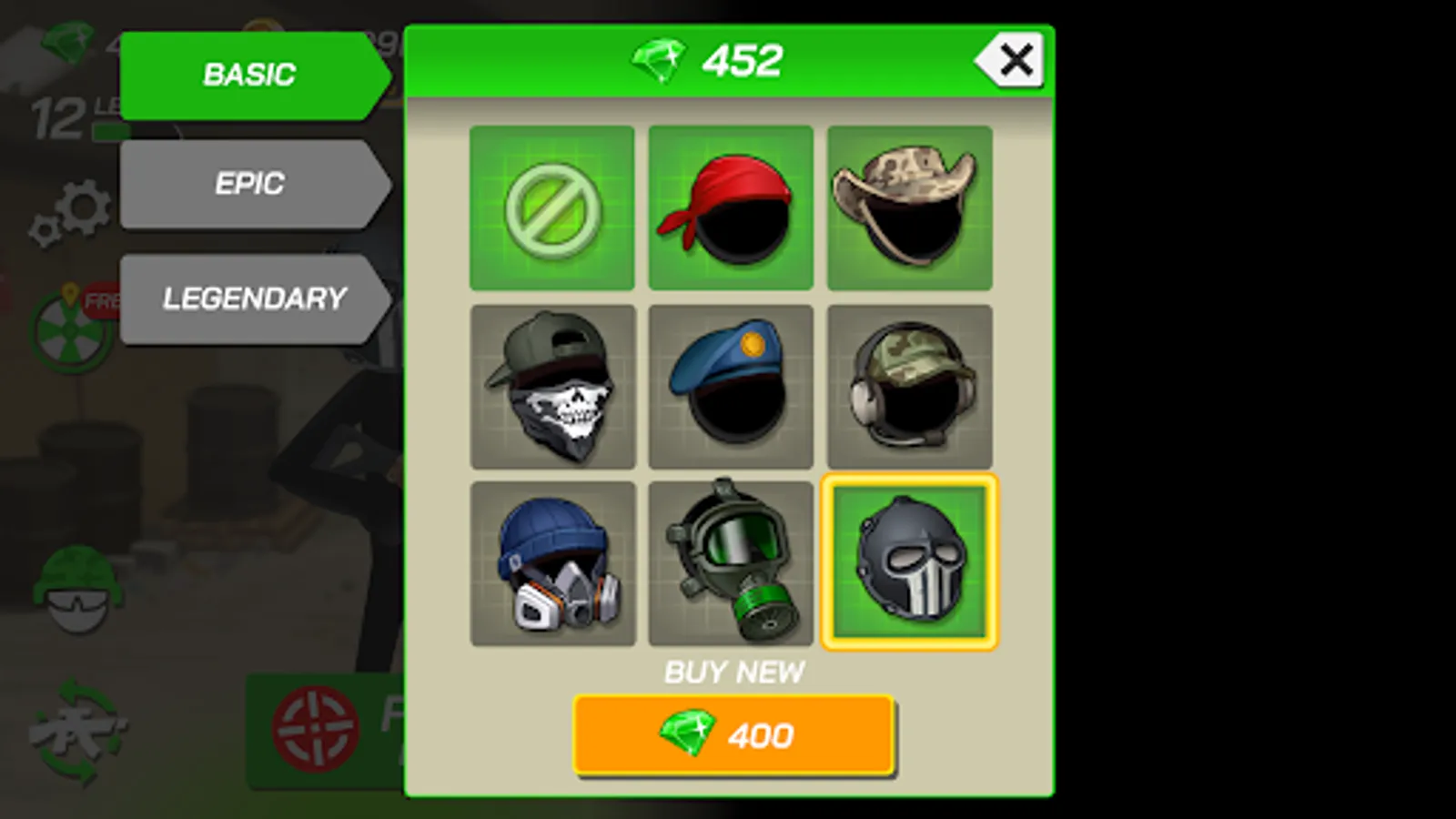Select the no-headwear option

552,207
